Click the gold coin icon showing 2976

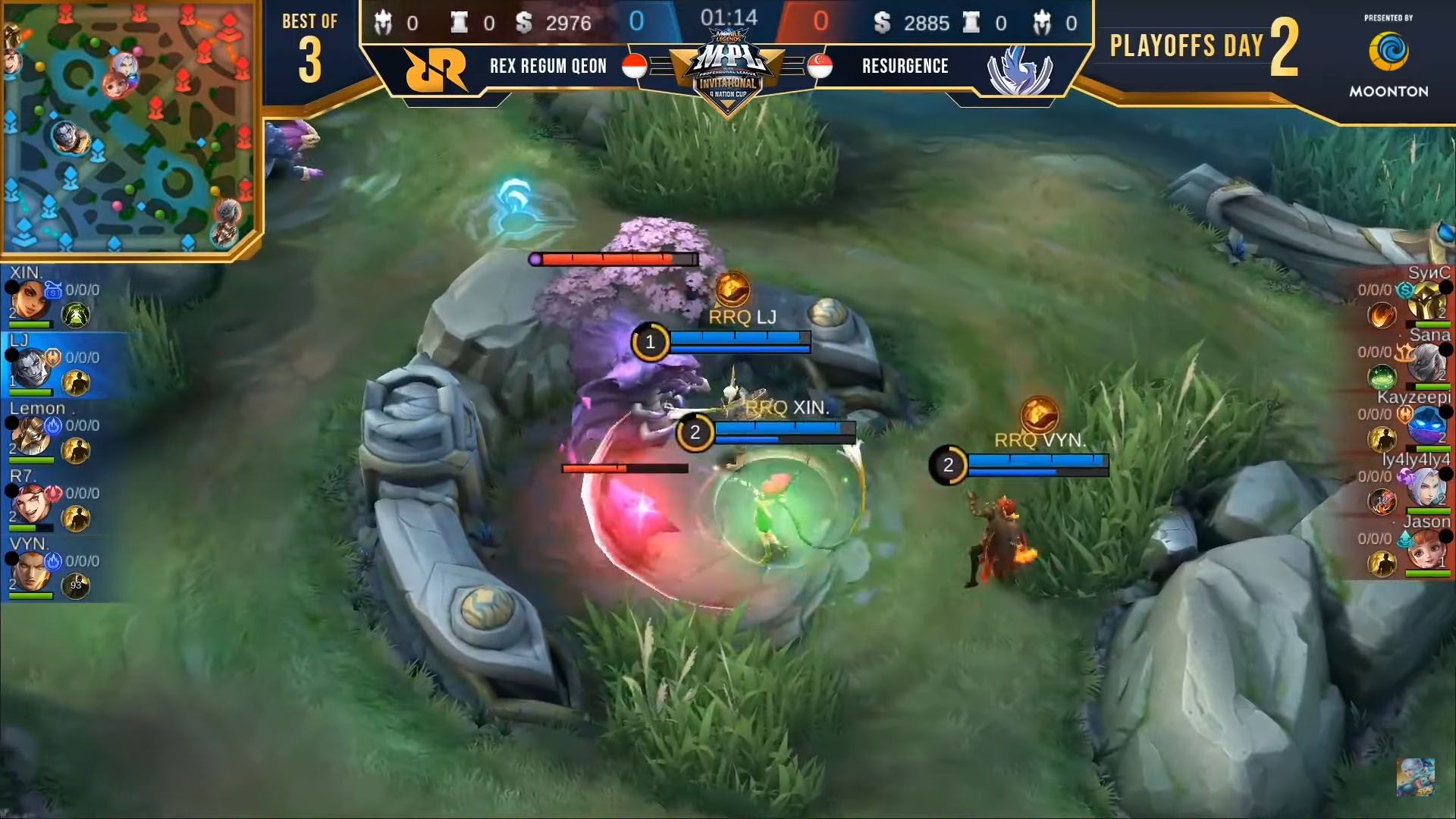coord(524,23)
